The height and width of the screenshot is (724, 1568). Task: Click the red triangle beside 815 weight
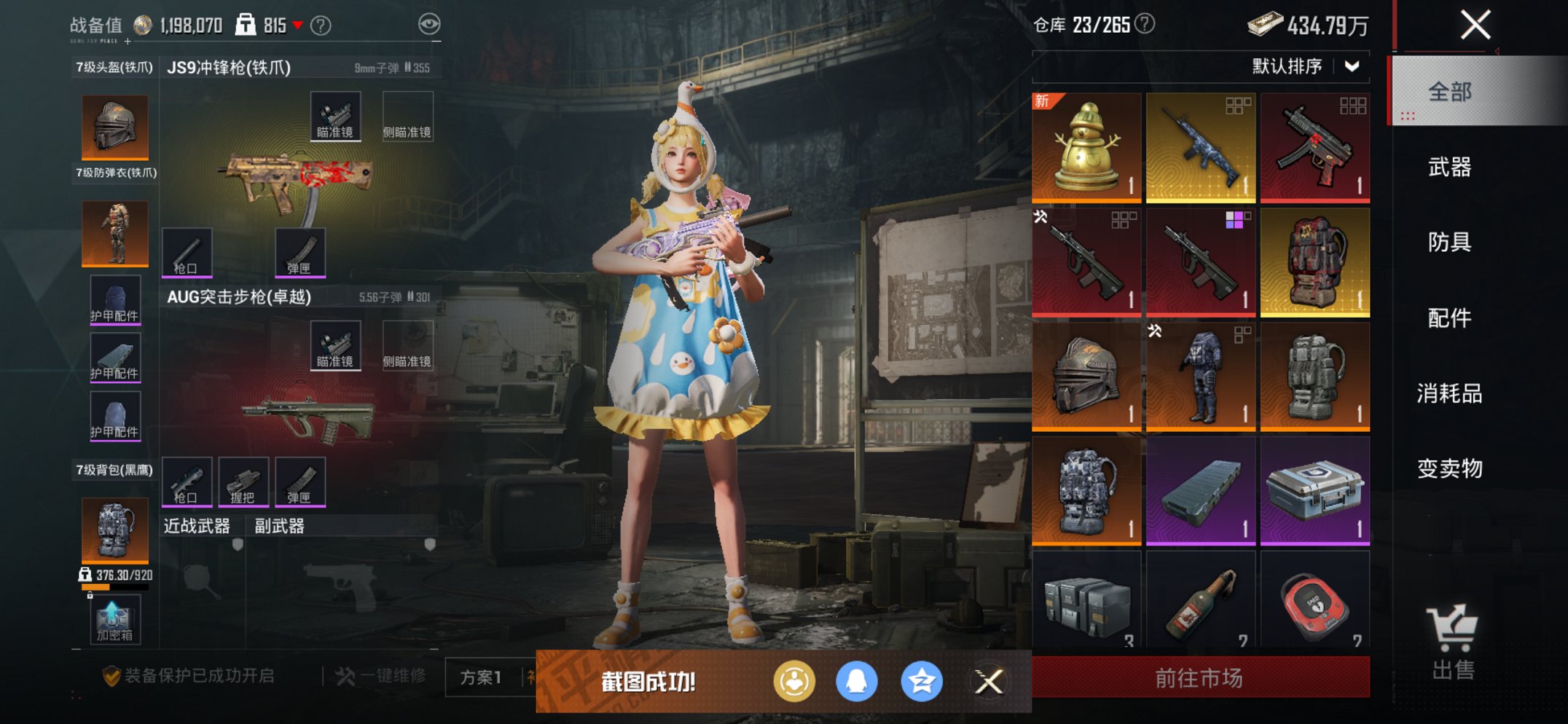point(299,23)
